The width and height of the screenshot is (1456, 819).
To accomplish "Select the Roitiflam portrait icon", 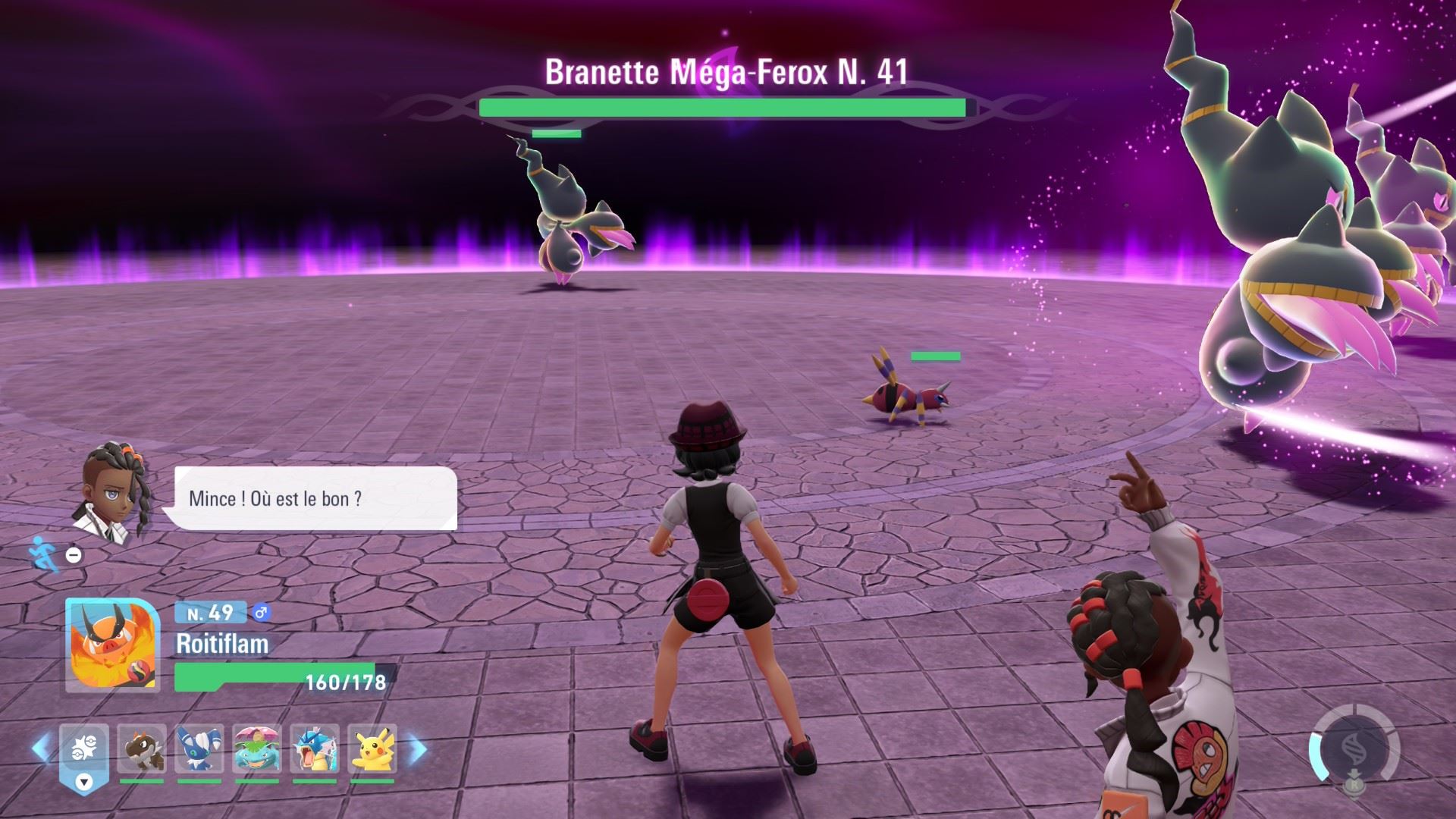I will click(x=114, y=648).
